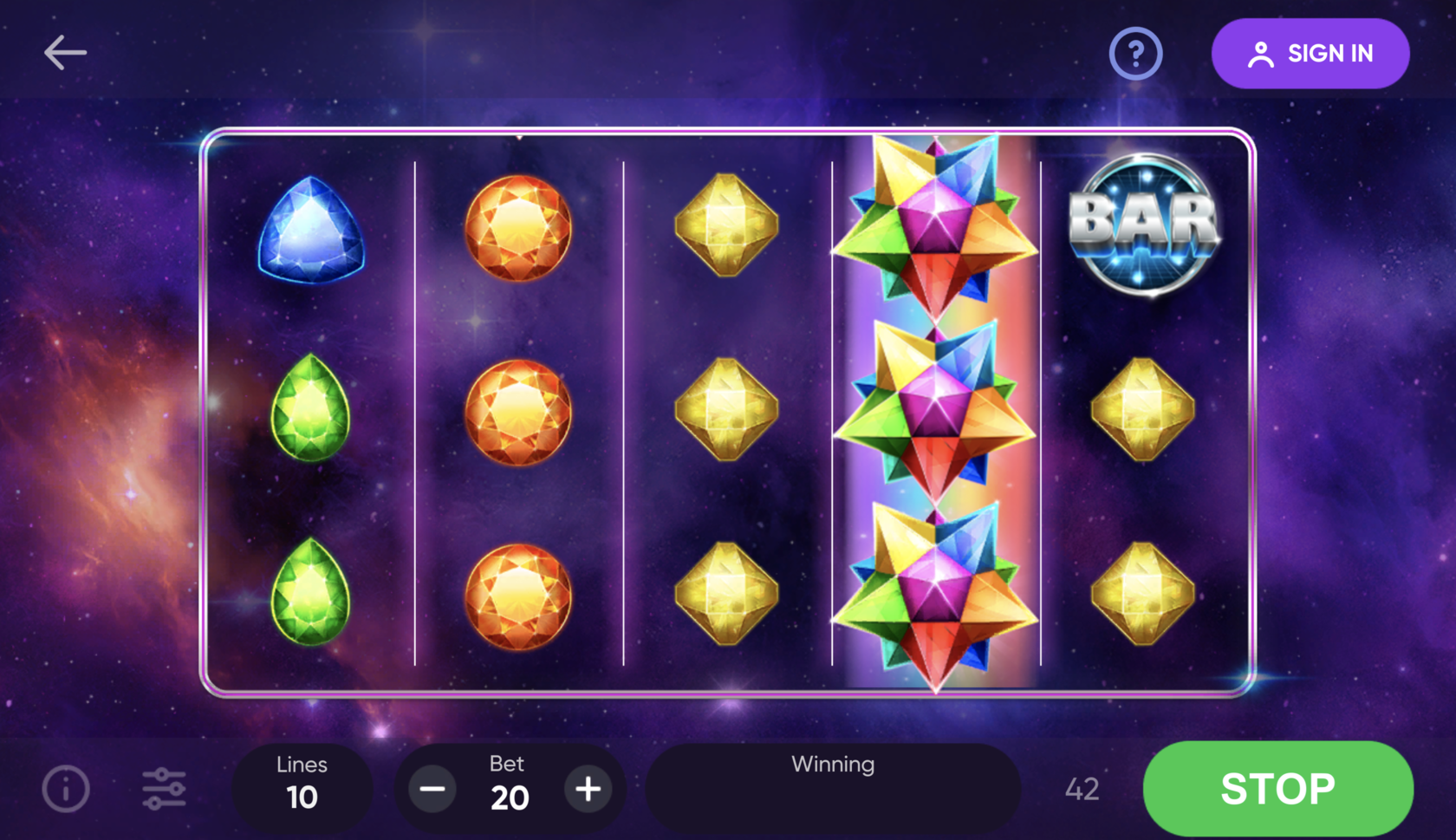
Task: Open the game settings sliders icon
Action: 165,788
